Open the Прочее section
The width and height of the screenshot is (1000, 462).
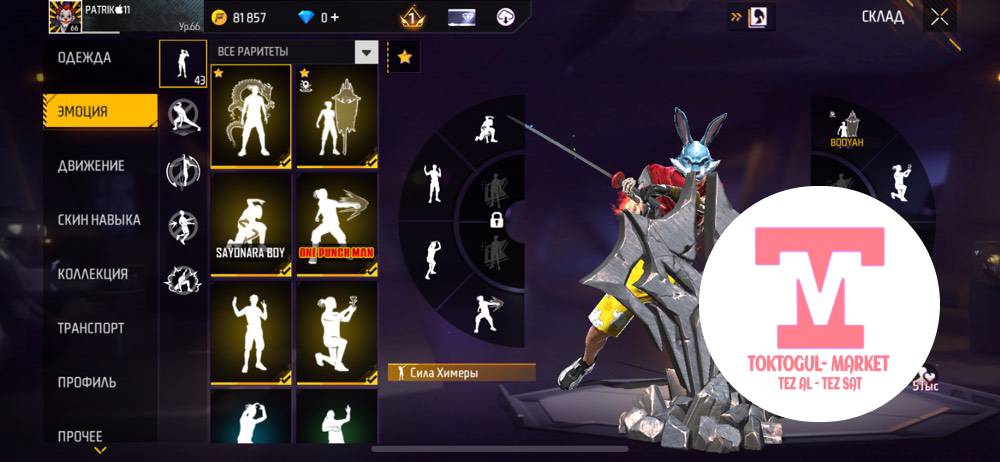tap(80, 436)
